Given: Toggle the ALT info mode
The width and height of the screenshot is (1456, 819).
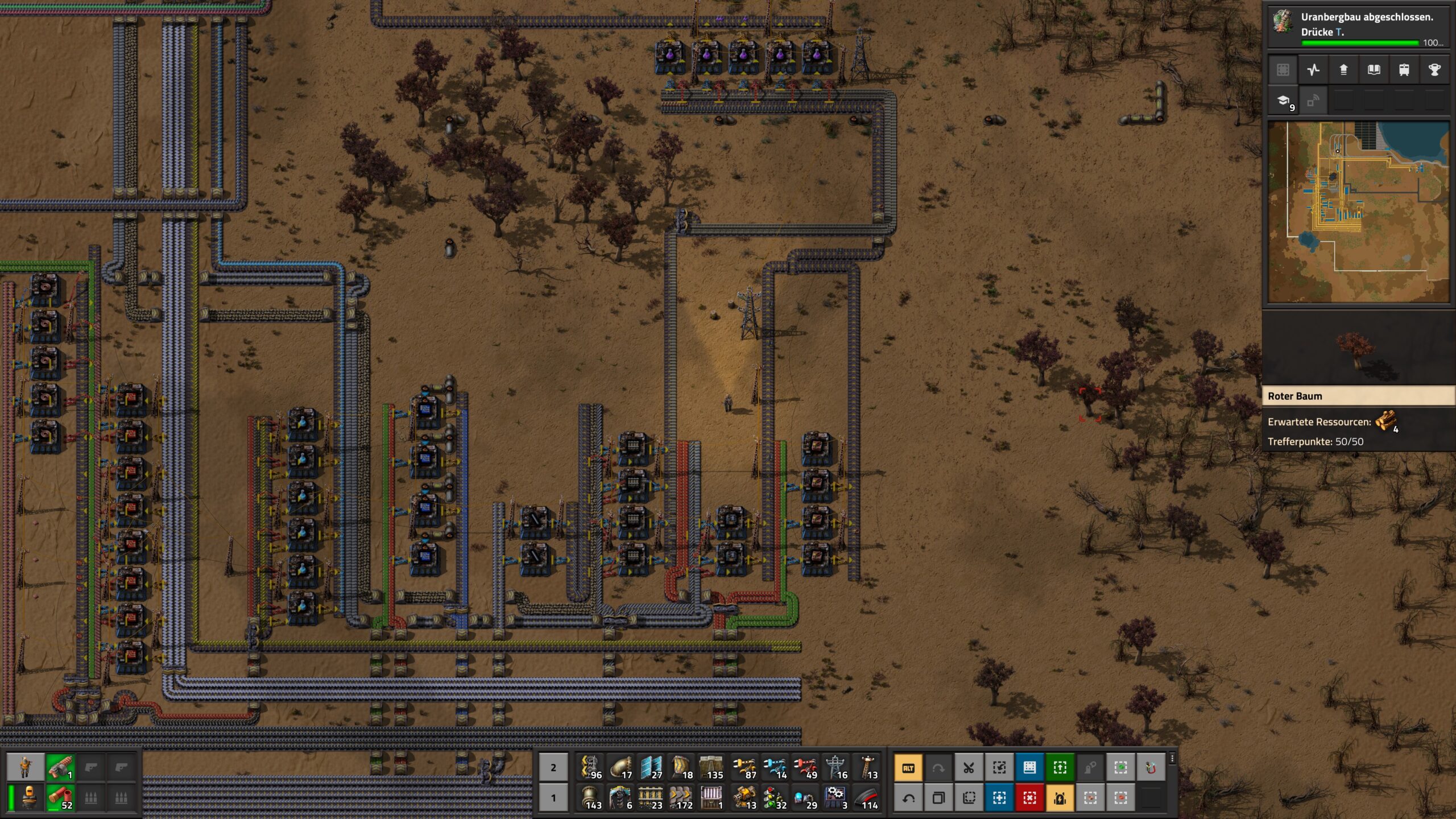Looking at the screenshot, I should 908,768.
